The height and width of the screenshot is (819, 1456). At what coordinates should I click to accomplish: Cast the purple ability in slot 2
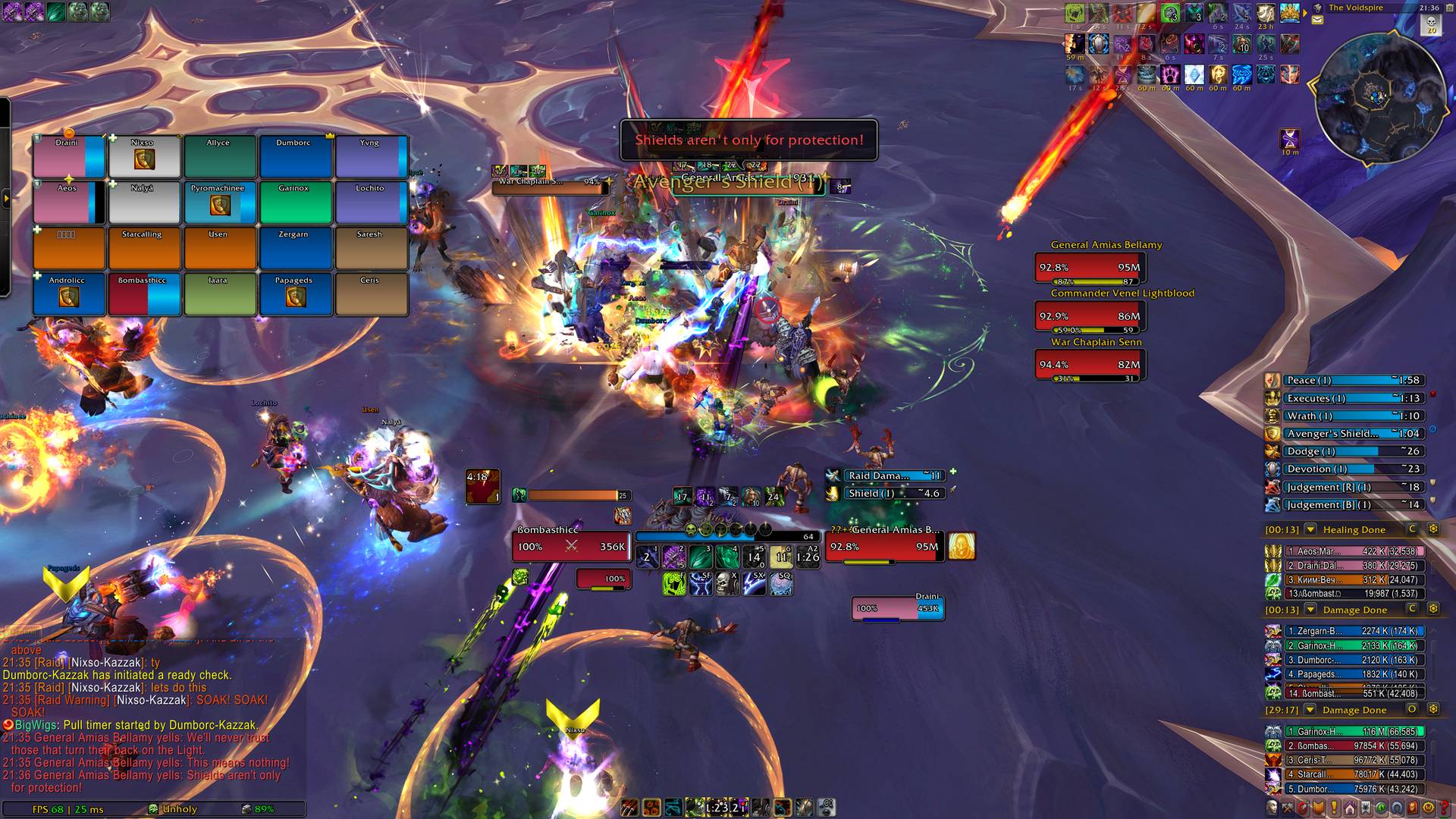[673, 557]
